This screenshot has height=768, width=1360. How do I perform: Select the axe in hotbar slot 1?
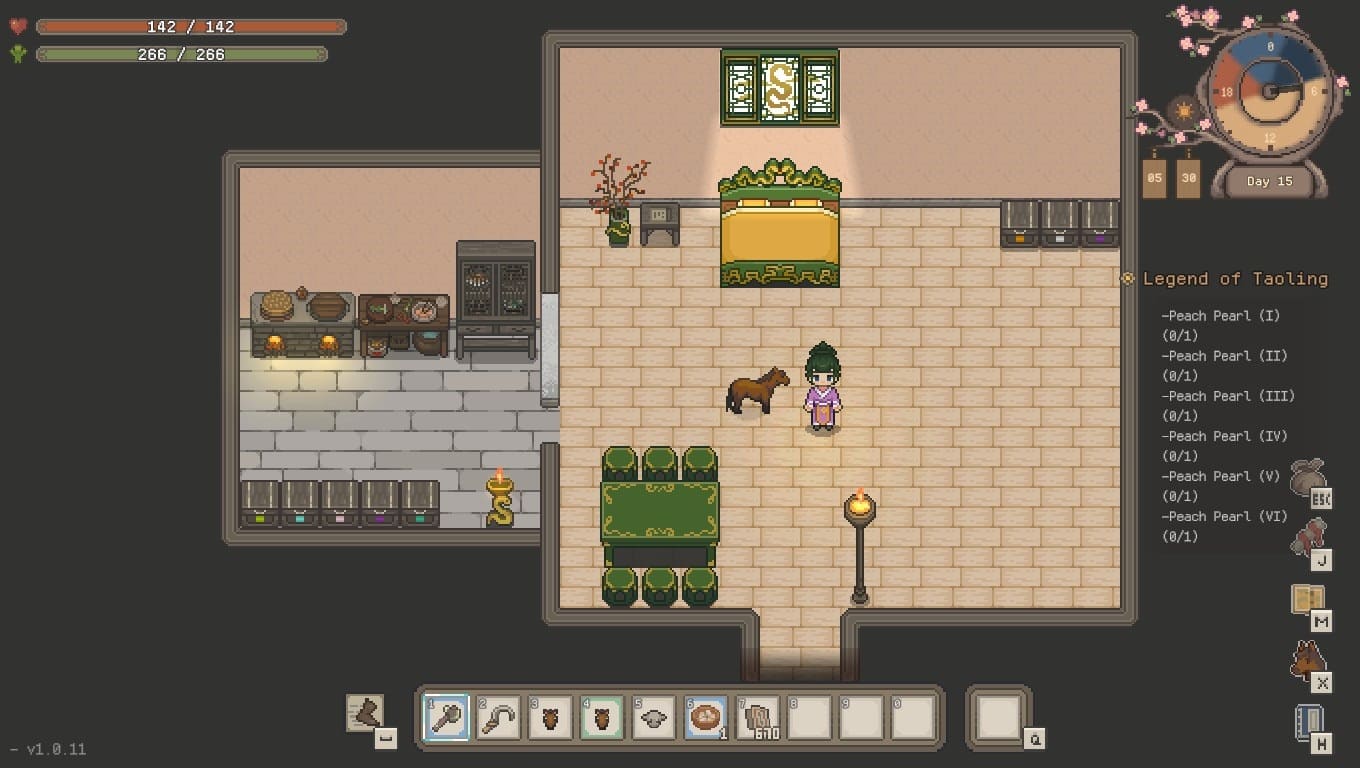point(446,717)
